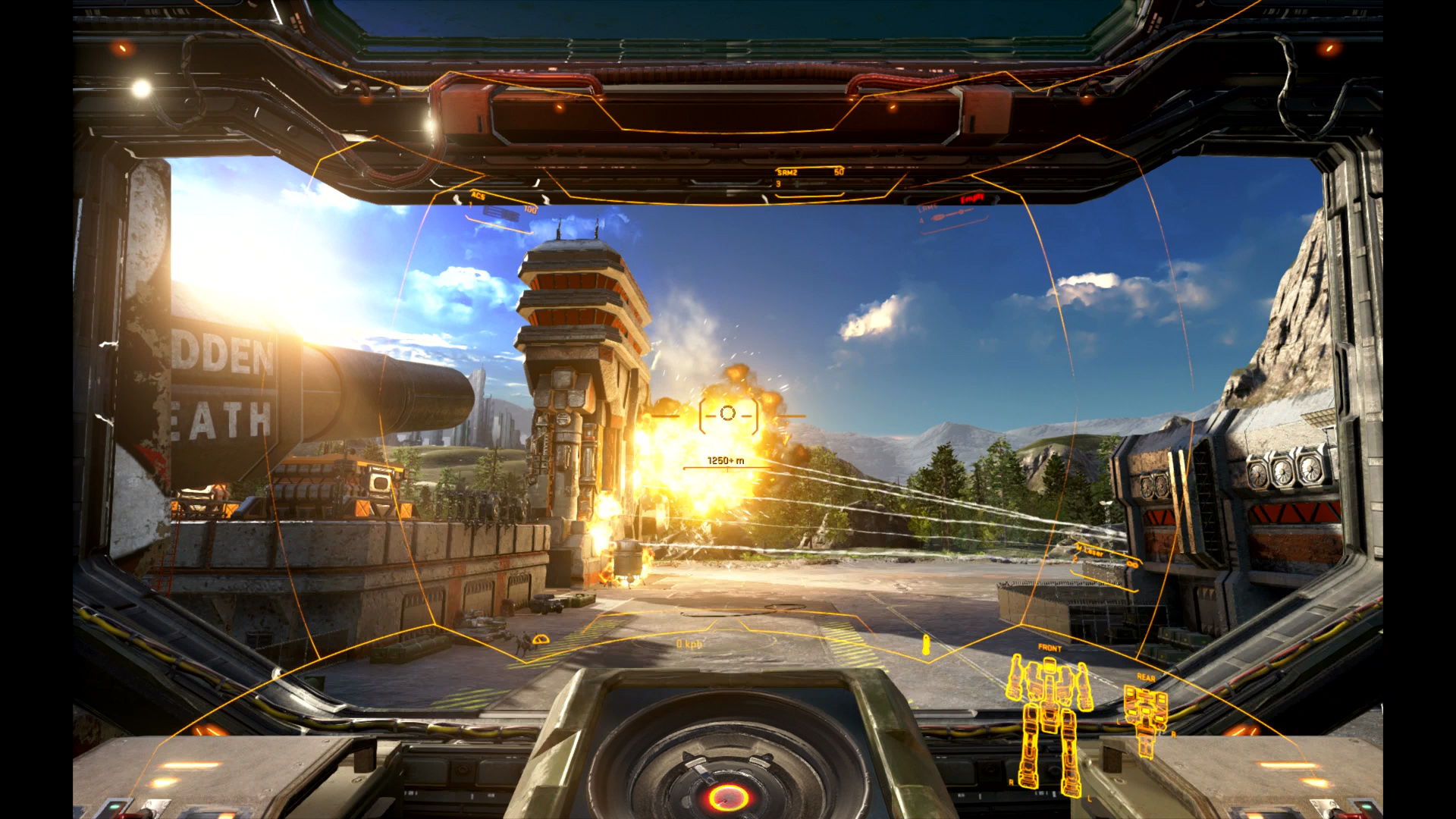Click the FRONT label above the damage doll
This screenshot has height=819, width=1456.
coord(1051,649)
